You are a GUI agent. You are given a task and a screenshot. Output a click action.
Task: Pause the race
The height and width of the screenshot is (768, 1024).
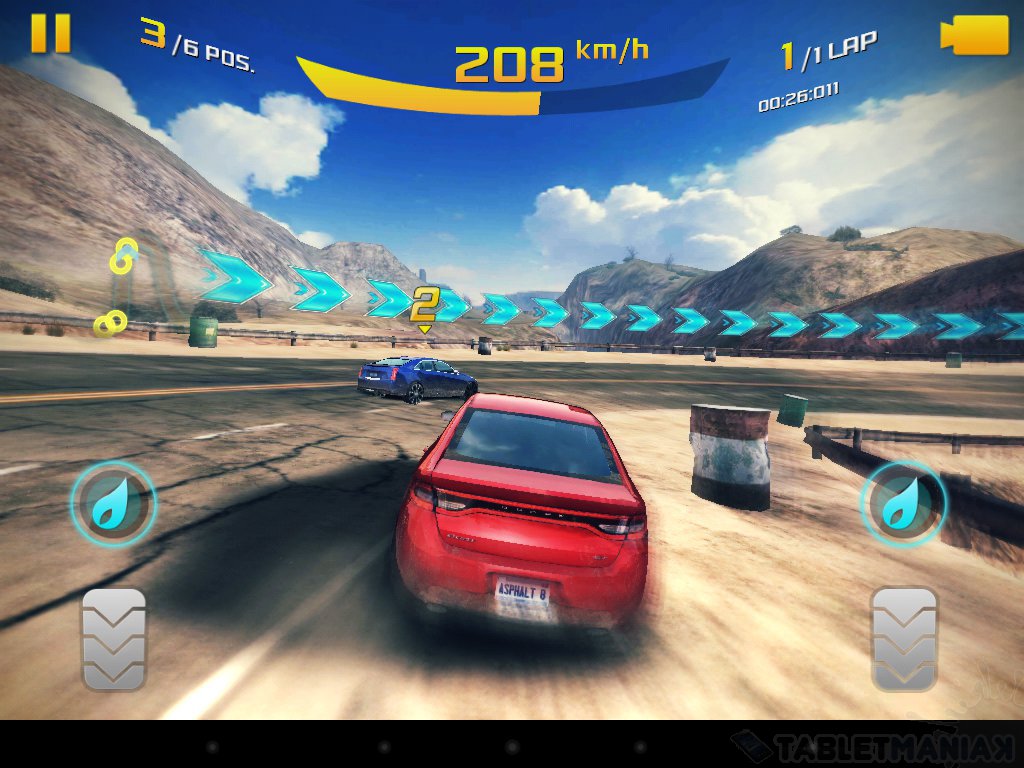50,33
